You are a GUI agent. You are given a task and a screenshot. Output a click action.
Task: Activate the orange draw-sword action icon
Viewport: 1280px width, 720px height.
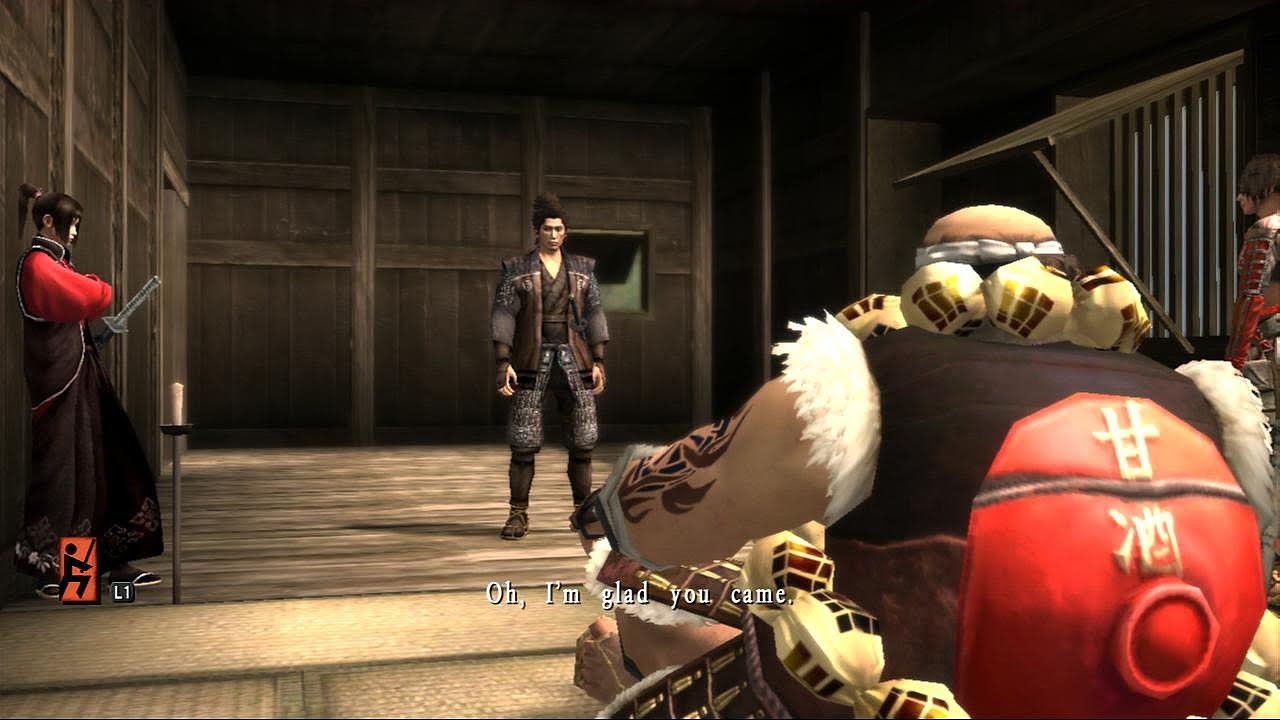(79, 570)
